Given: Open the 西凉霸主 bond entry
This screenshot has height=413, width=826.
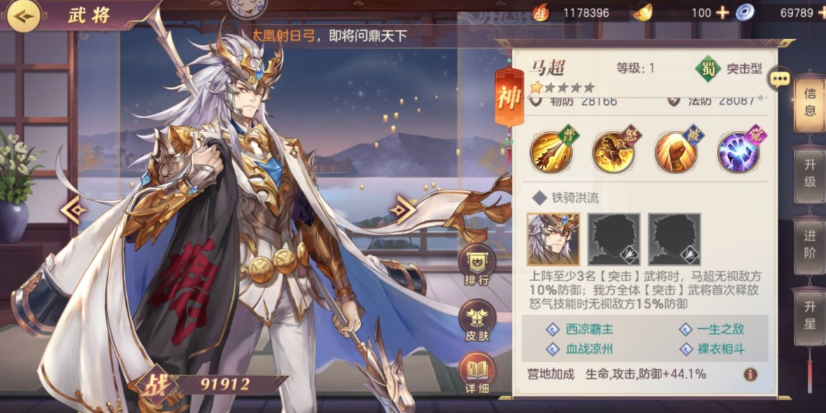Looking at the screenshot, I should point(587,329).
